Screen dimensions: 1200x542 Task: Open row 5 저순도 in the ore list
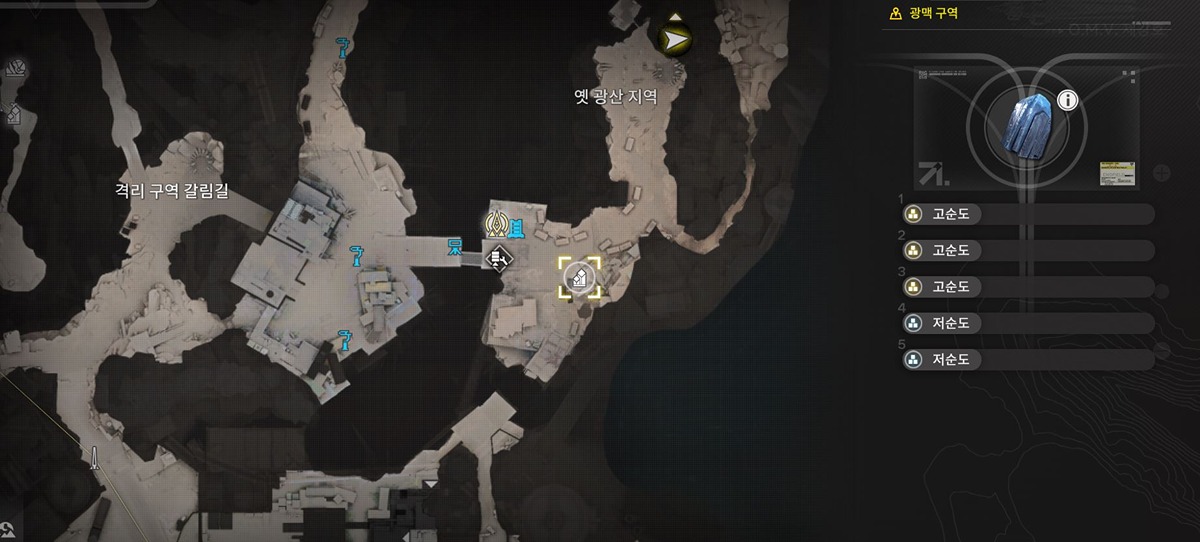tap(1027, 359)
